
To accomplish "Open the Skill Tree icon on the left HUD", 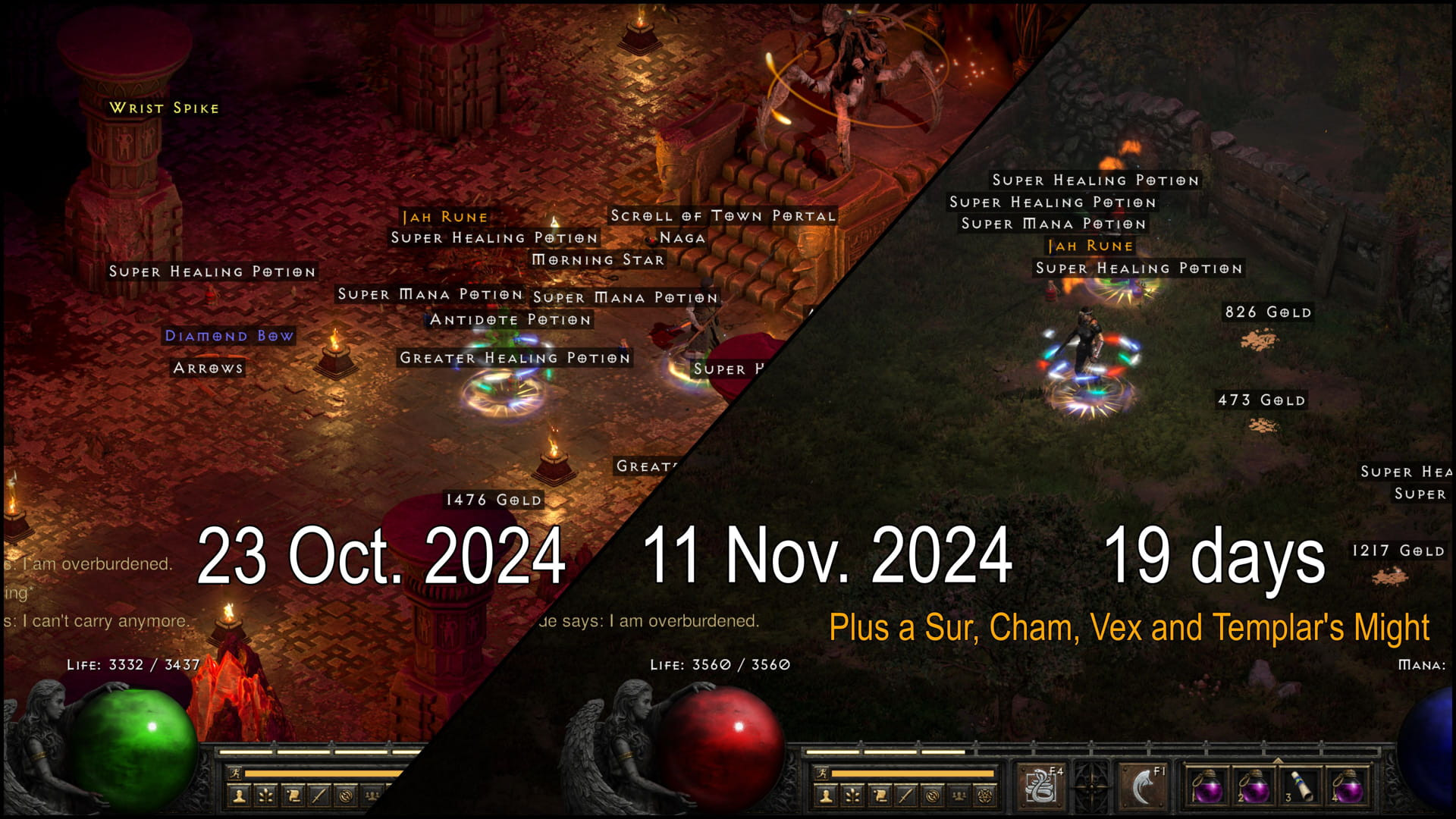I will pyautogui.click(x=265, y=798).
